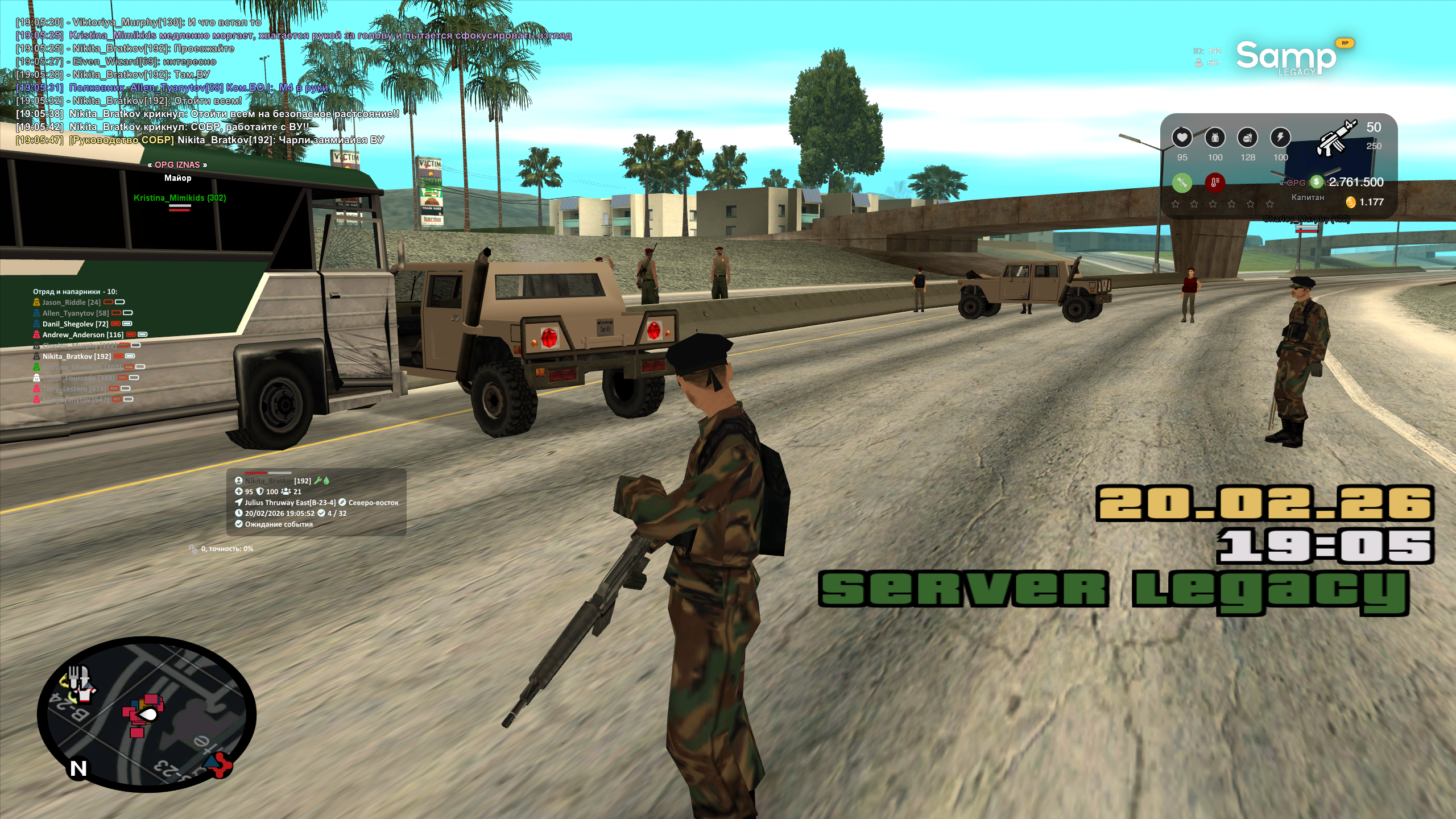Click the M4 rifle weapon icon

click(x=1336, y=138)
